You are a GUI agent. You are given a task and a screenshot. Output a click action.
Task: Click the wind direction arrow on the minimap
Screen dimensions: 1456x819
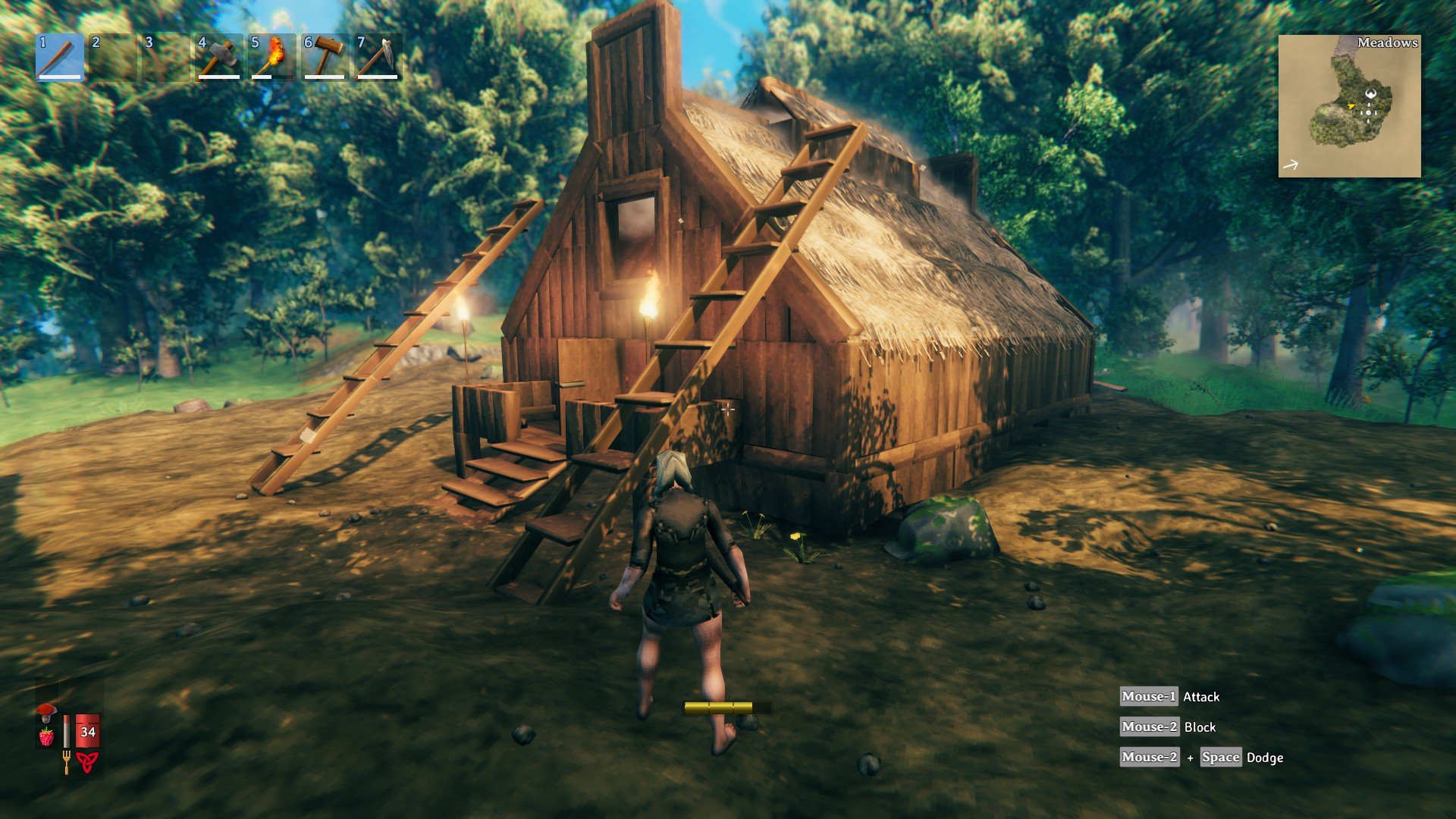click(x=1290, y=164)
